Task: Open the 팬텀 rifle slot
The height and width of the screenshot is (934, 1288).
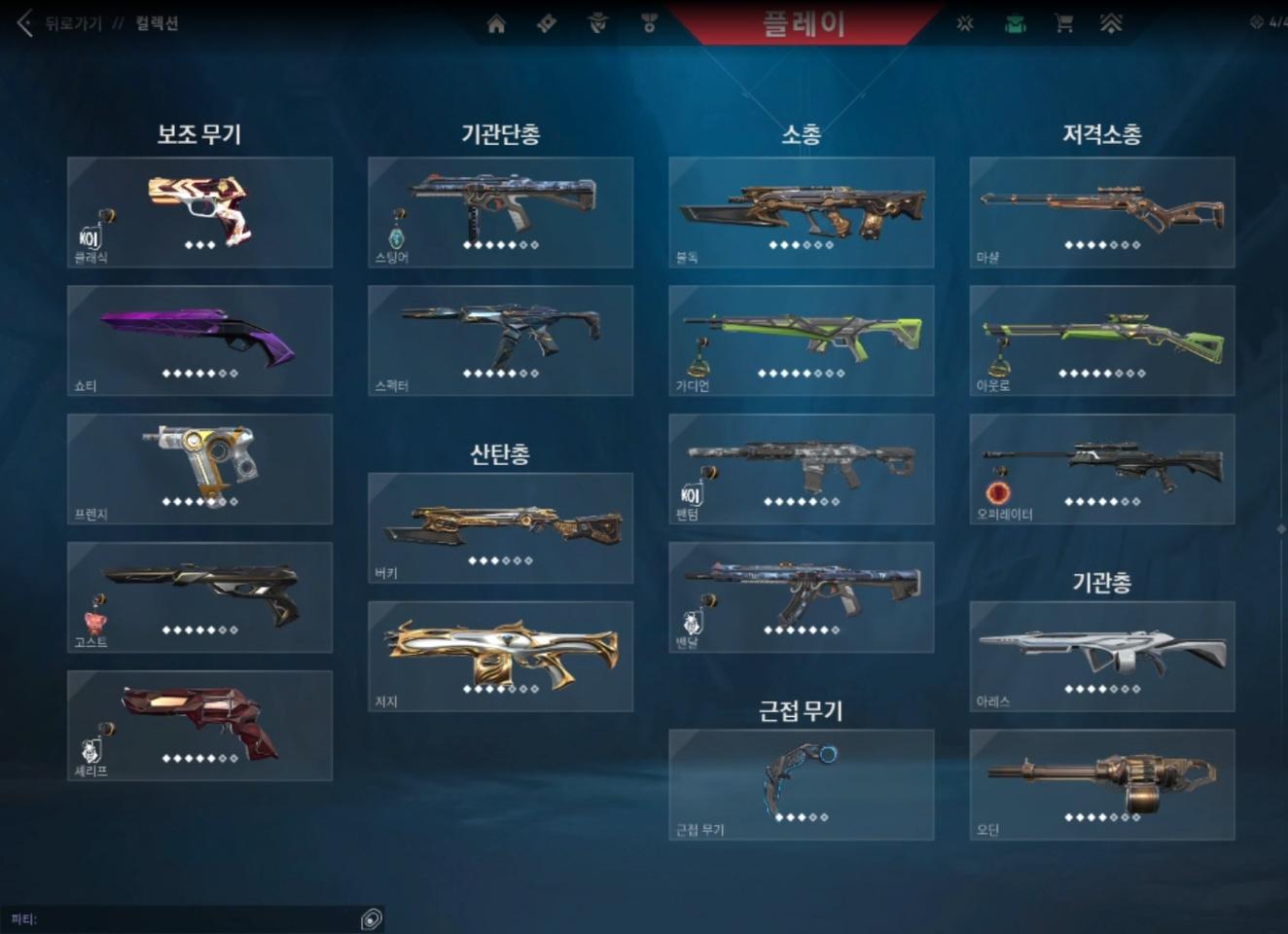Action: pyautogui.click(x=802, y=469)
